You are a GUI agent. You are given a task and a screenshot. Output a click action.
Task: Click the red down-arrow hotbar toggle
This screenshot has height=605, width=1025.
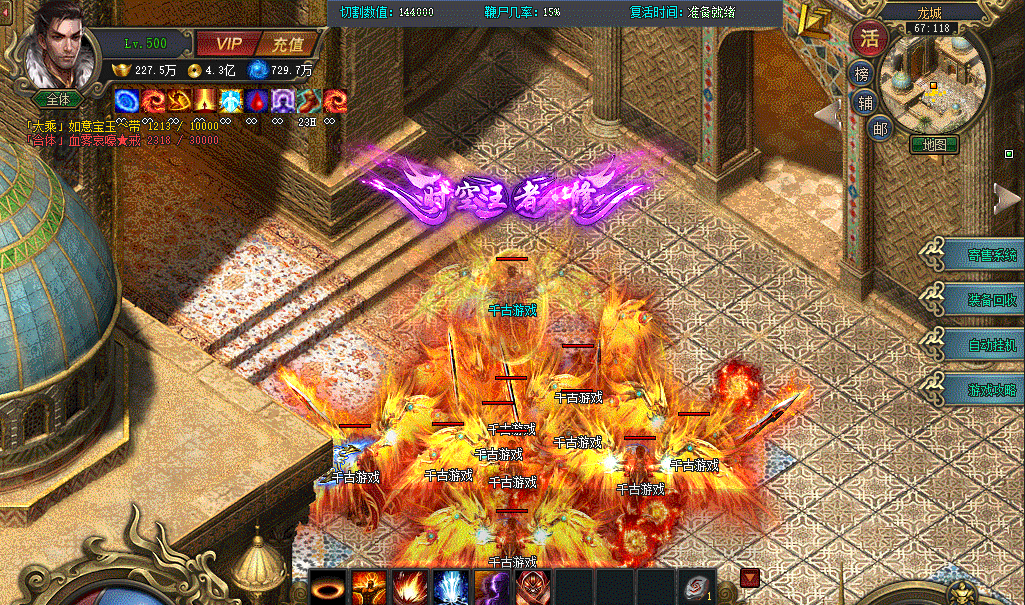coord(750,578)
